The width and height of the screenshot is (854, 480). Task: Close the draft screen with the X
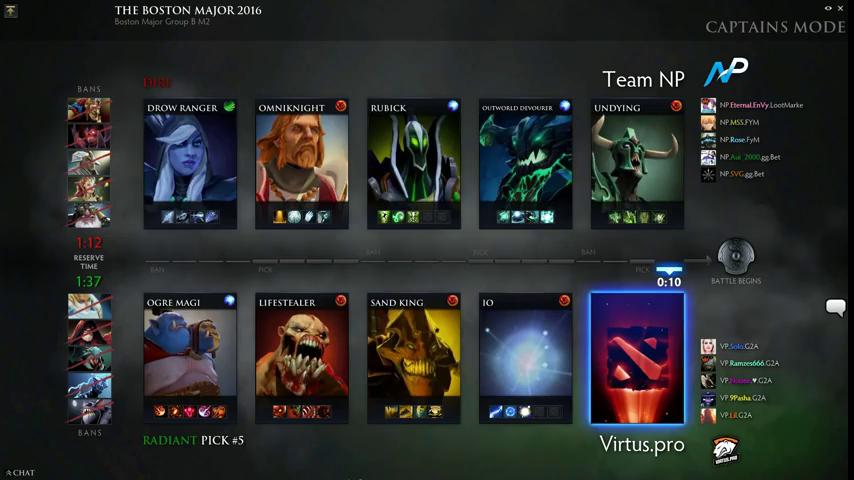(843, 8)
